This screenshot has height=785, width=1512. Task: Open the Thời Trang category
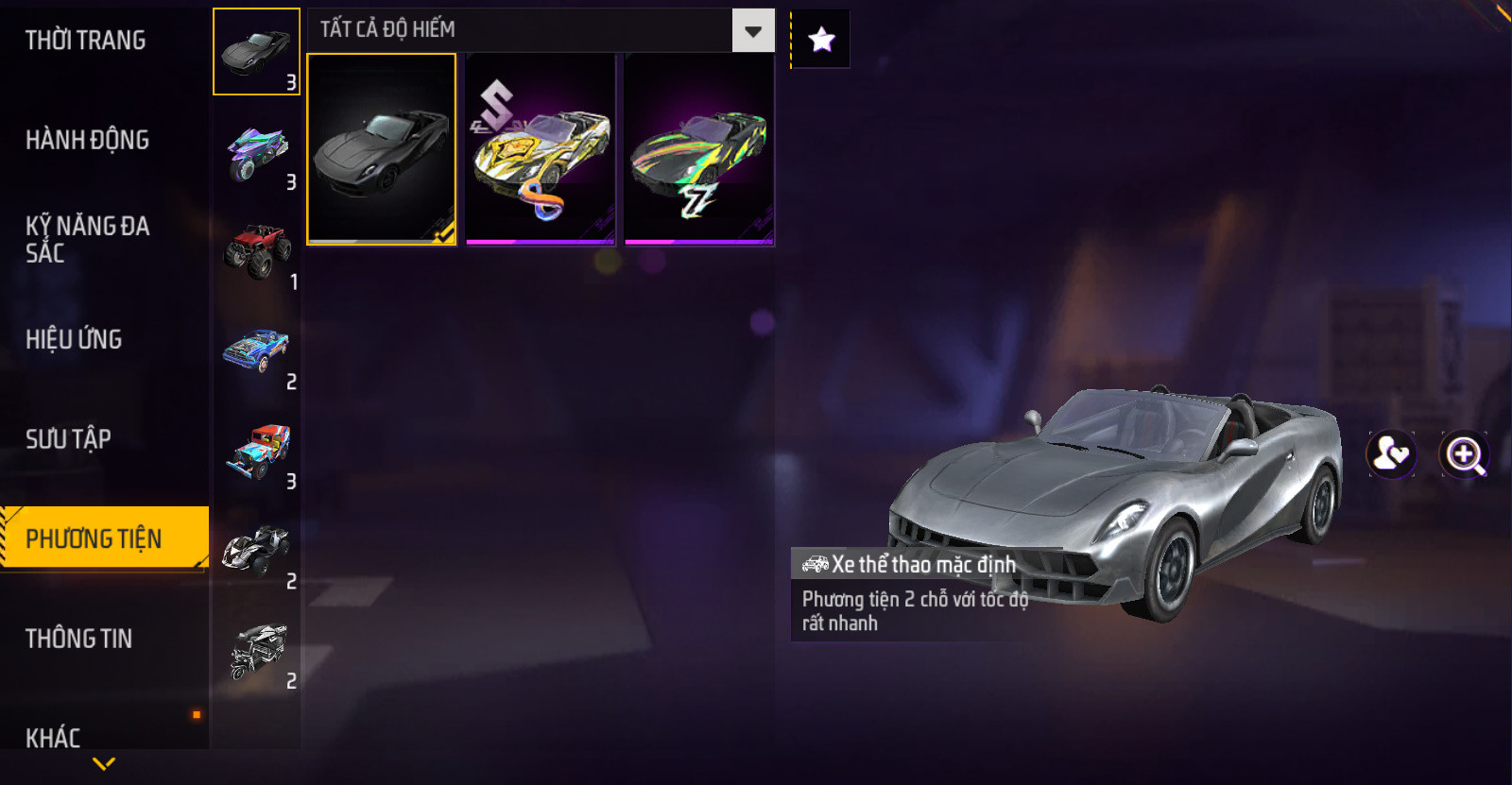click(x=86, y=41)
